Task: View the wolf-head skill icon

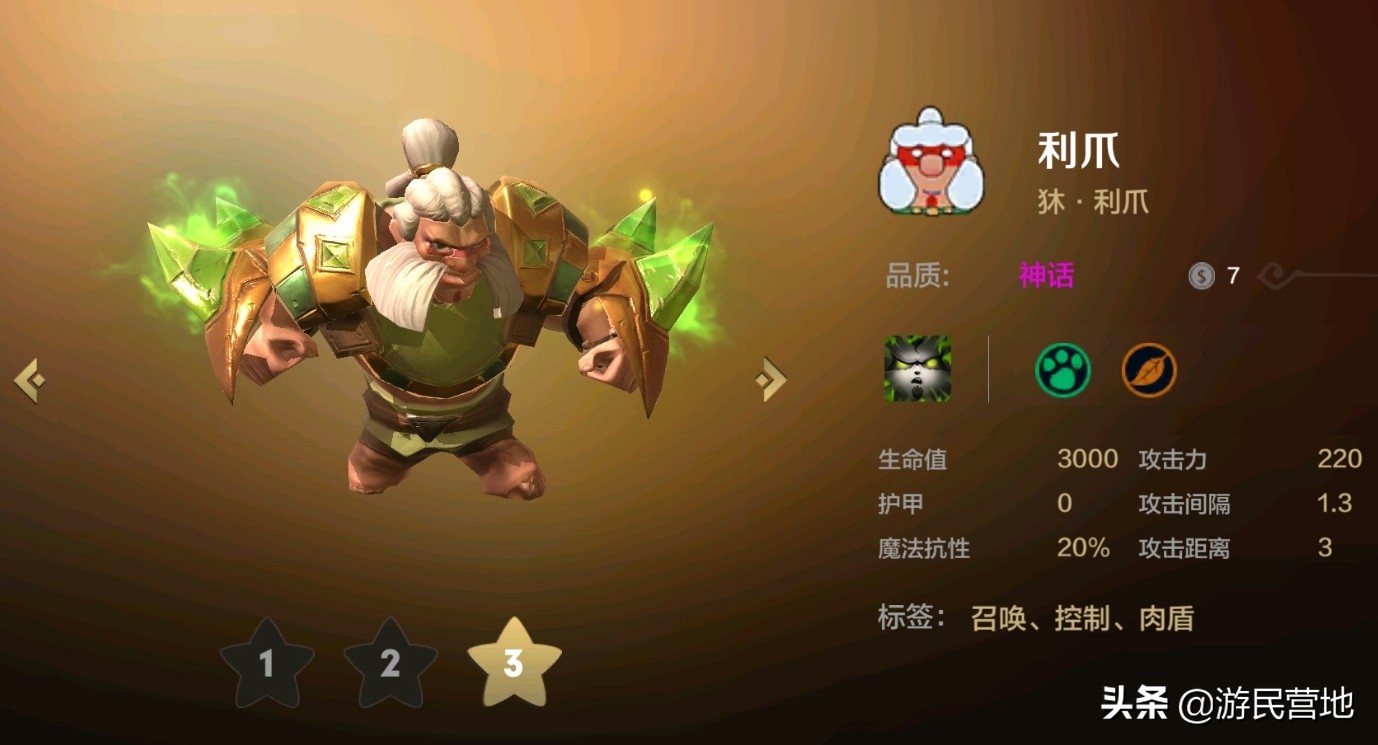Action: pyautogui.click(x=917, y=369)
